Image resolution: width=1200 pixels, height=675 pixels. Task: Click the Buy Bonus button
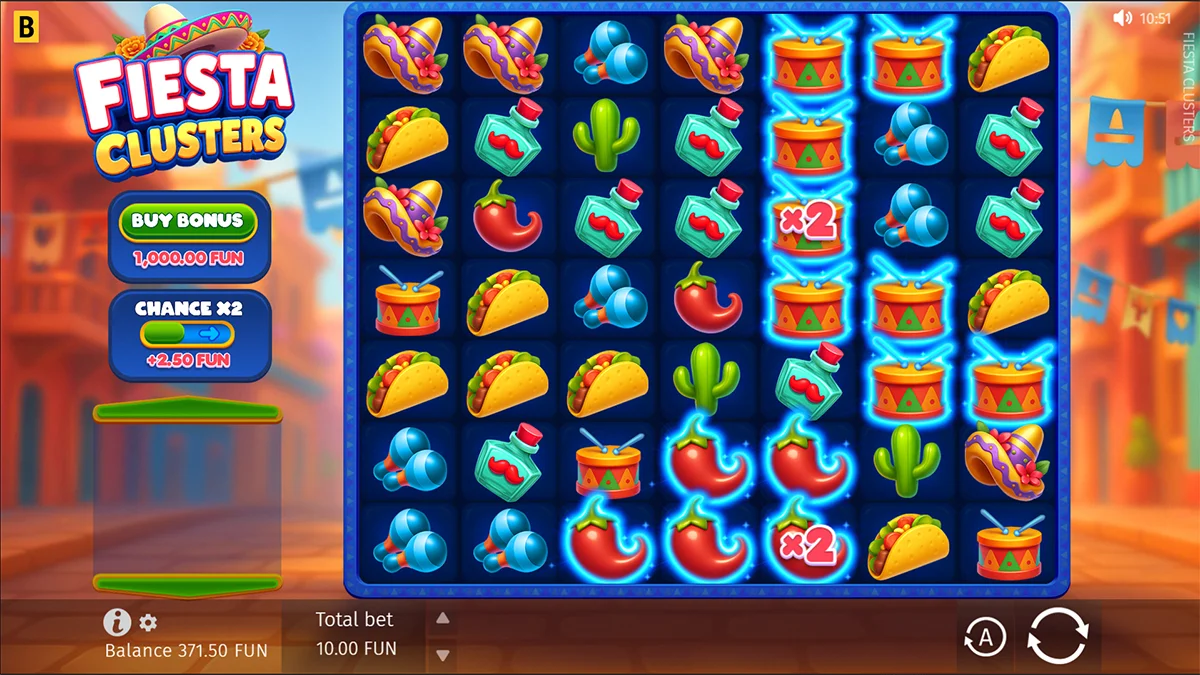pos(189,221)
